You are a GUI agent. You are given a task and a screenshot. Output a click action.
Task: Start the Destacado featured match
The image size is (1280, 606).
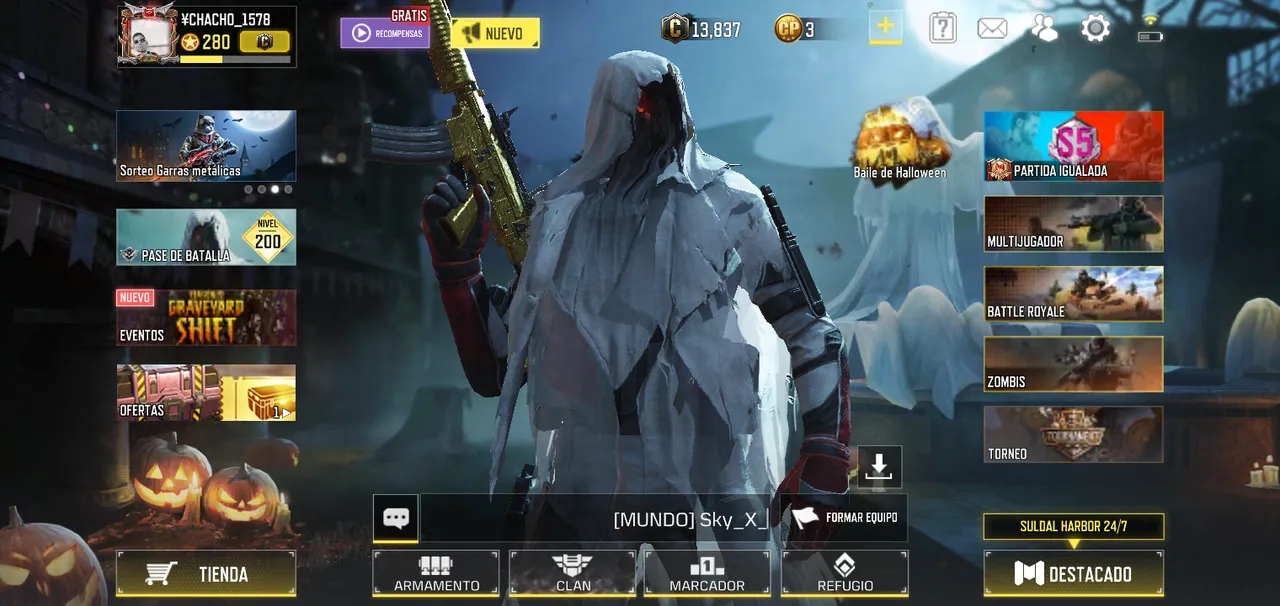1073,574
